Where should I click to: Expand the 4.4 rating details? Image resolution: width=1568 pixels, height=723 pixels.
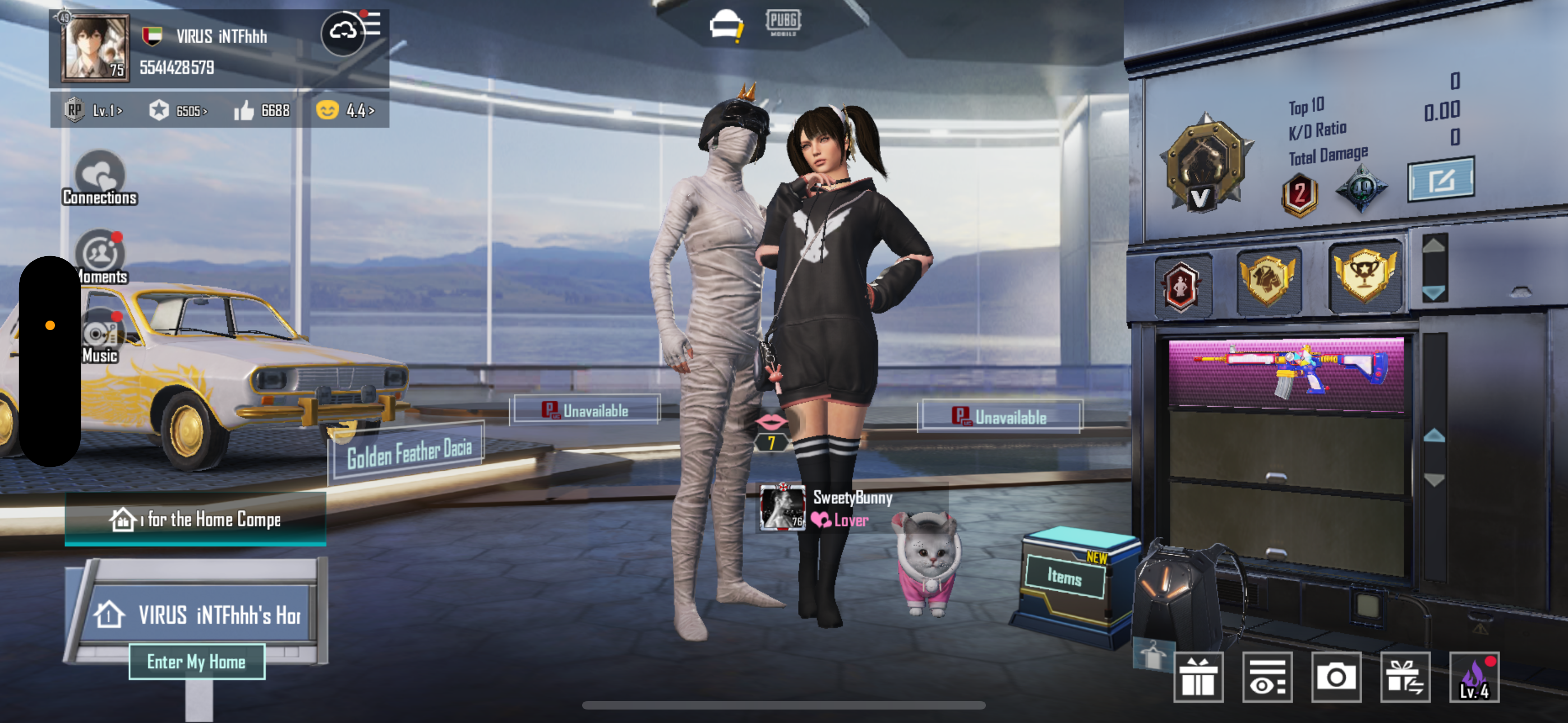point(357,110)
